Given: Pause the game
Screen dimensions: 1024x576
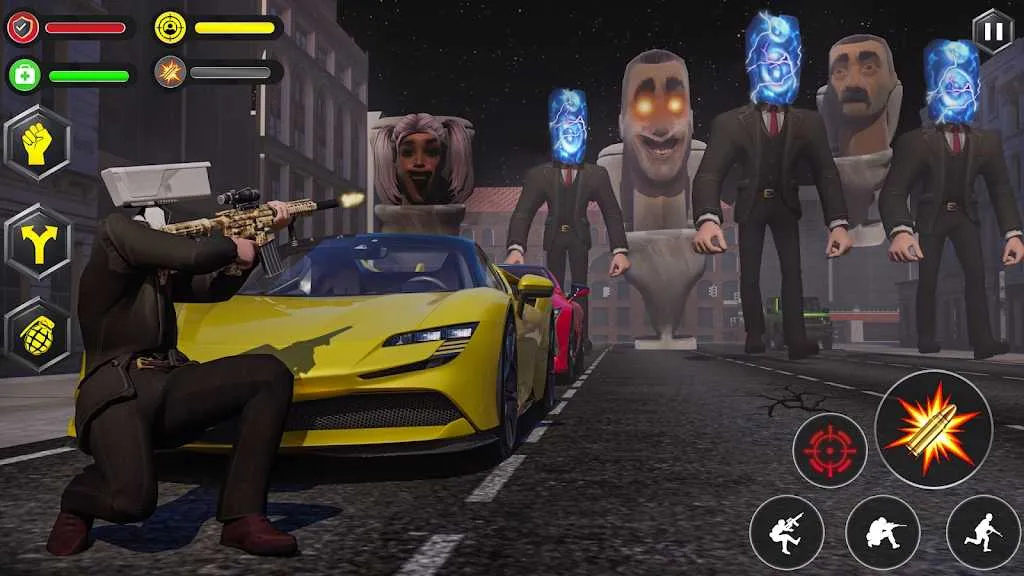Looking at the screenshot, I should 992,32.
